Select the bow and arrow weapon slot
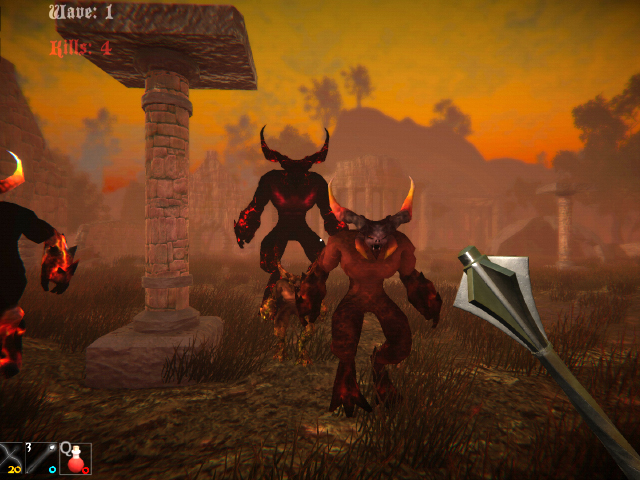640x480 pixels. tap(12, 458)
